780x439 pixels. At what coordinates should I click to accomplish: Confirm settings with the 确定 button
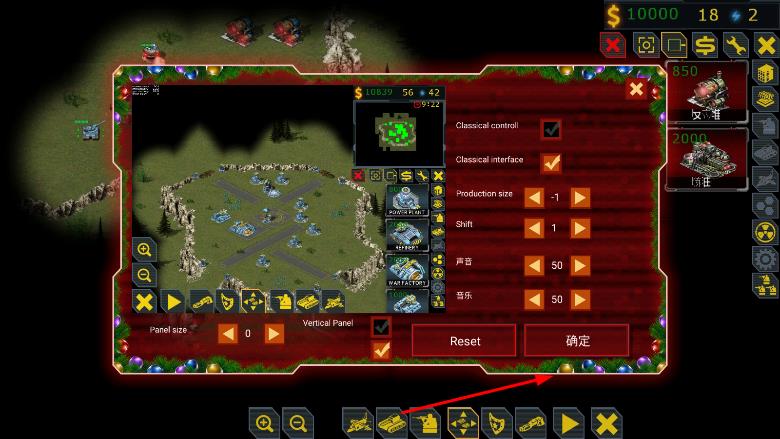click(577, 340)
